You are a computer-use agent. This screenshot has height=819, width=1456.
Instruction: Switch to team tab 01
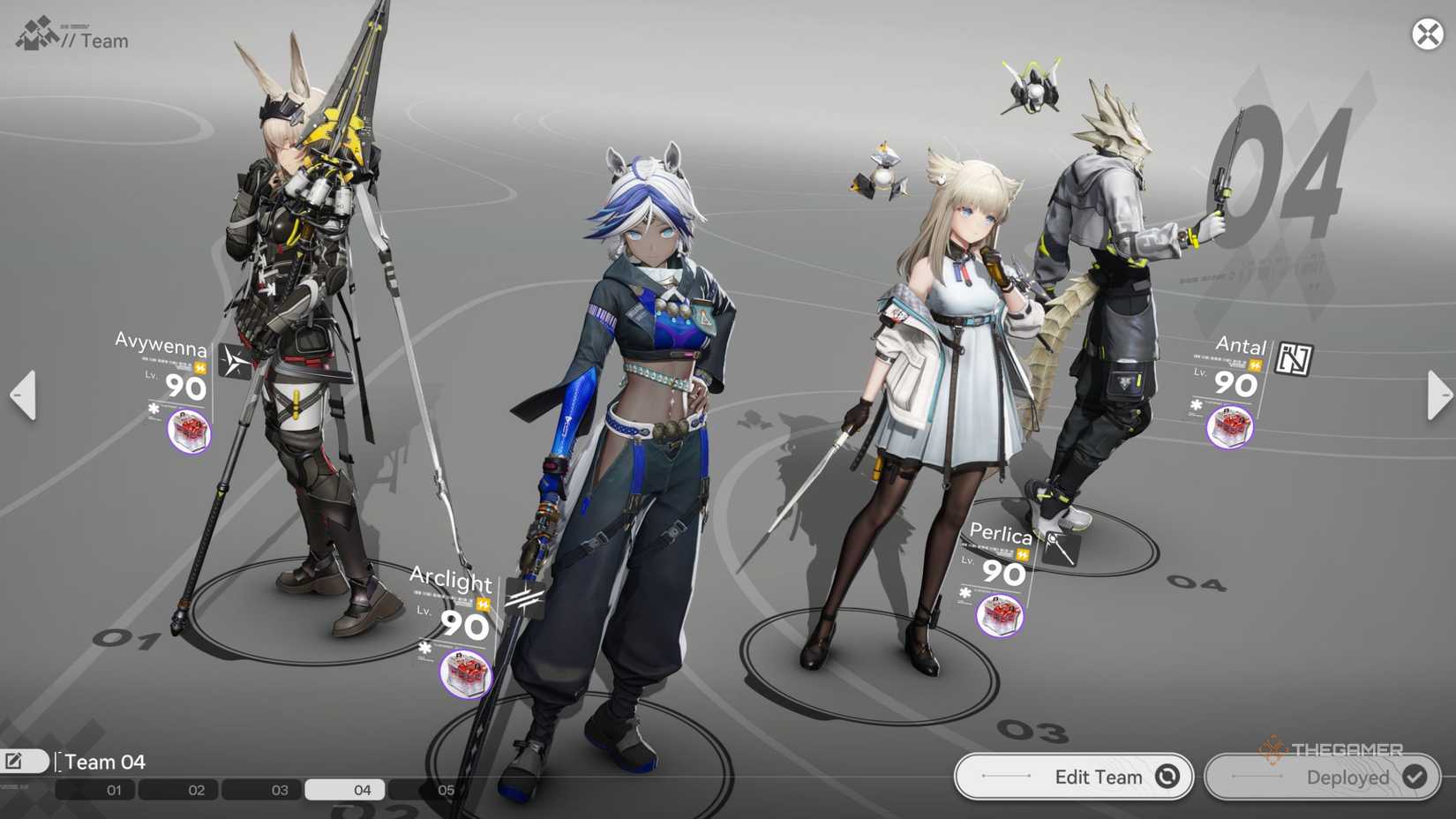[x=112, y=790]
